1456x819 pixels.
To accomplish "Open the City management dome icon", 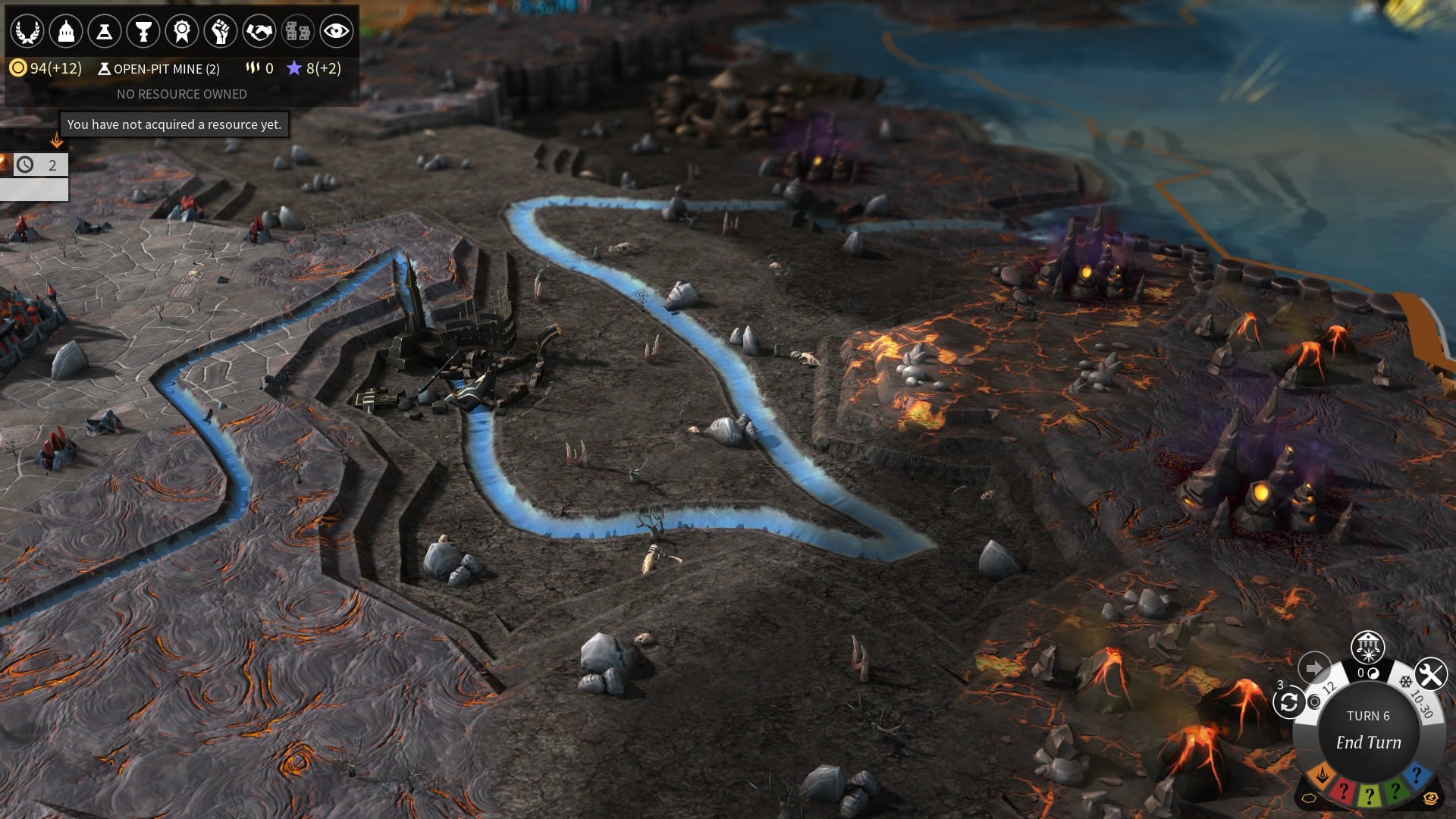I will (x=66, y=32).
